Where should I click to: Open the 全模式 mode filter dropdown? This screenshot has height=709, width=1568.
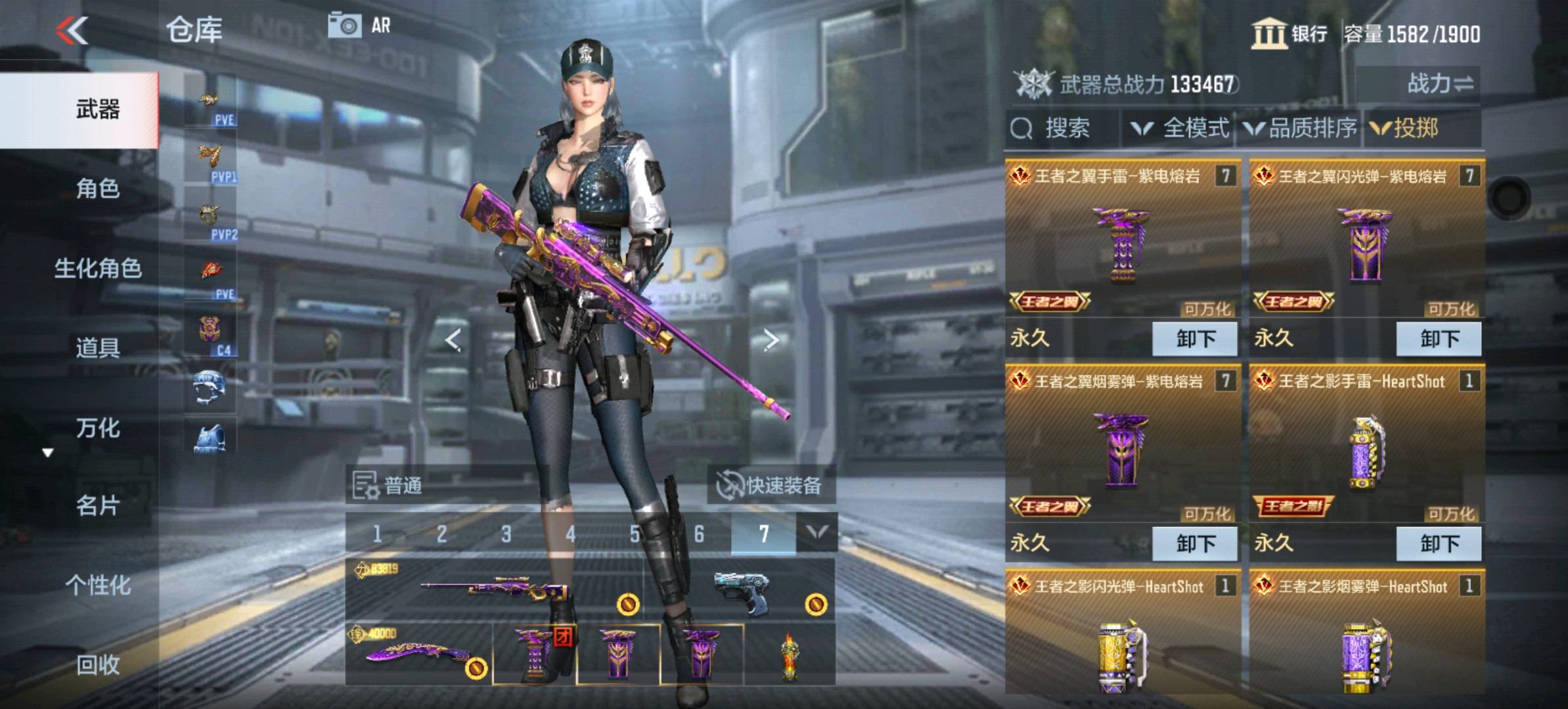pos(1180,128)
